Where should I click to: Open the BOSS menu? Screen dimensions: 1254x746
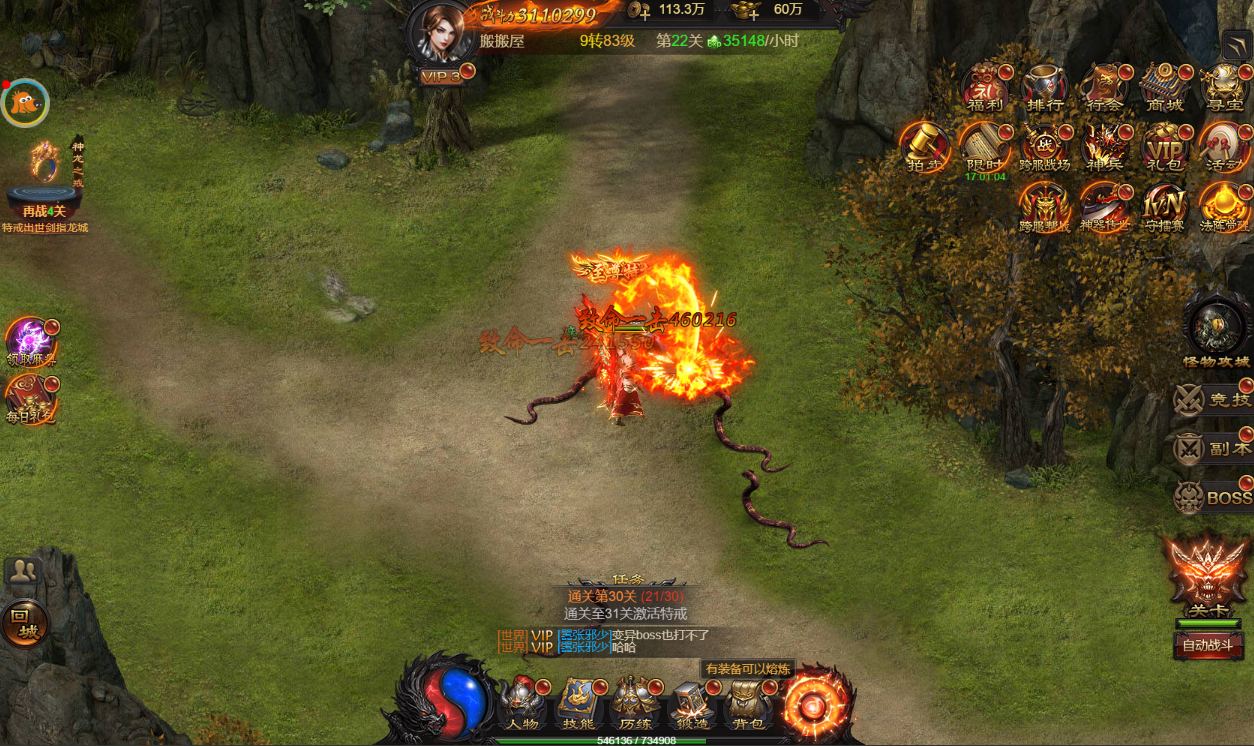click(1213, 497)
